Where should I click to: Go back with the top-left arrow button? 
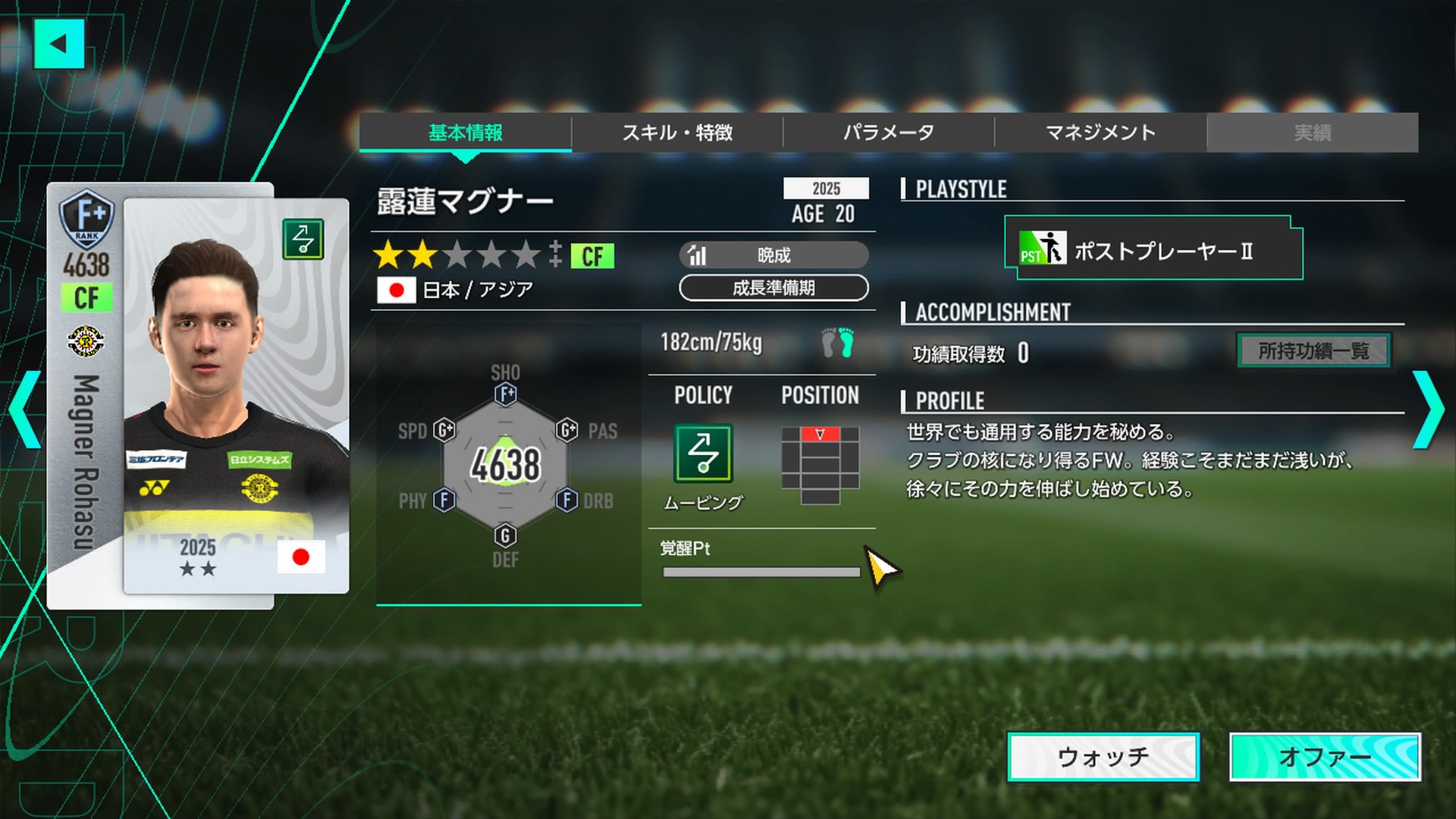coord(58,44)
